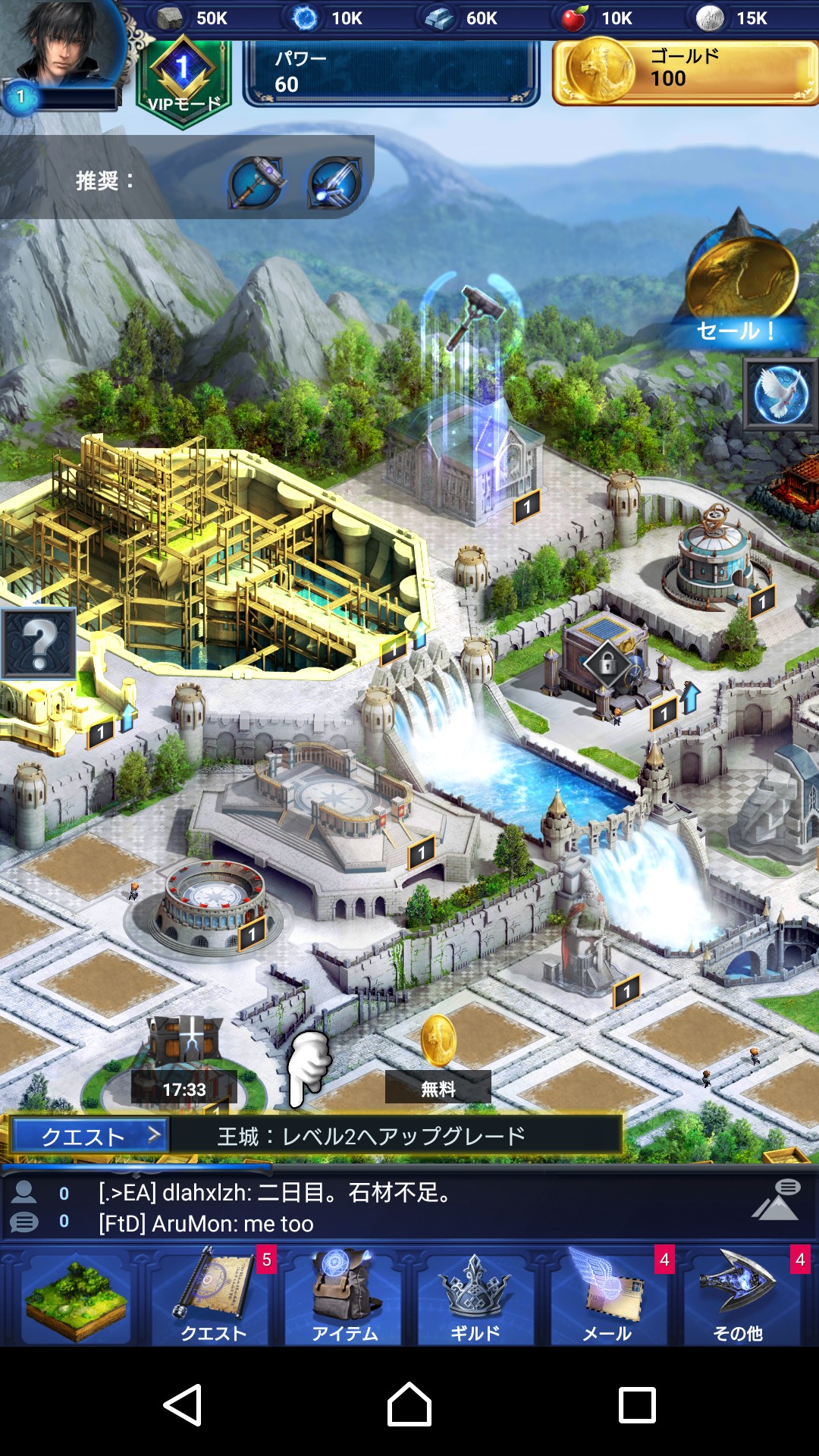
Task: Select the recommended hammer build icon
Action: click(257, 181)
